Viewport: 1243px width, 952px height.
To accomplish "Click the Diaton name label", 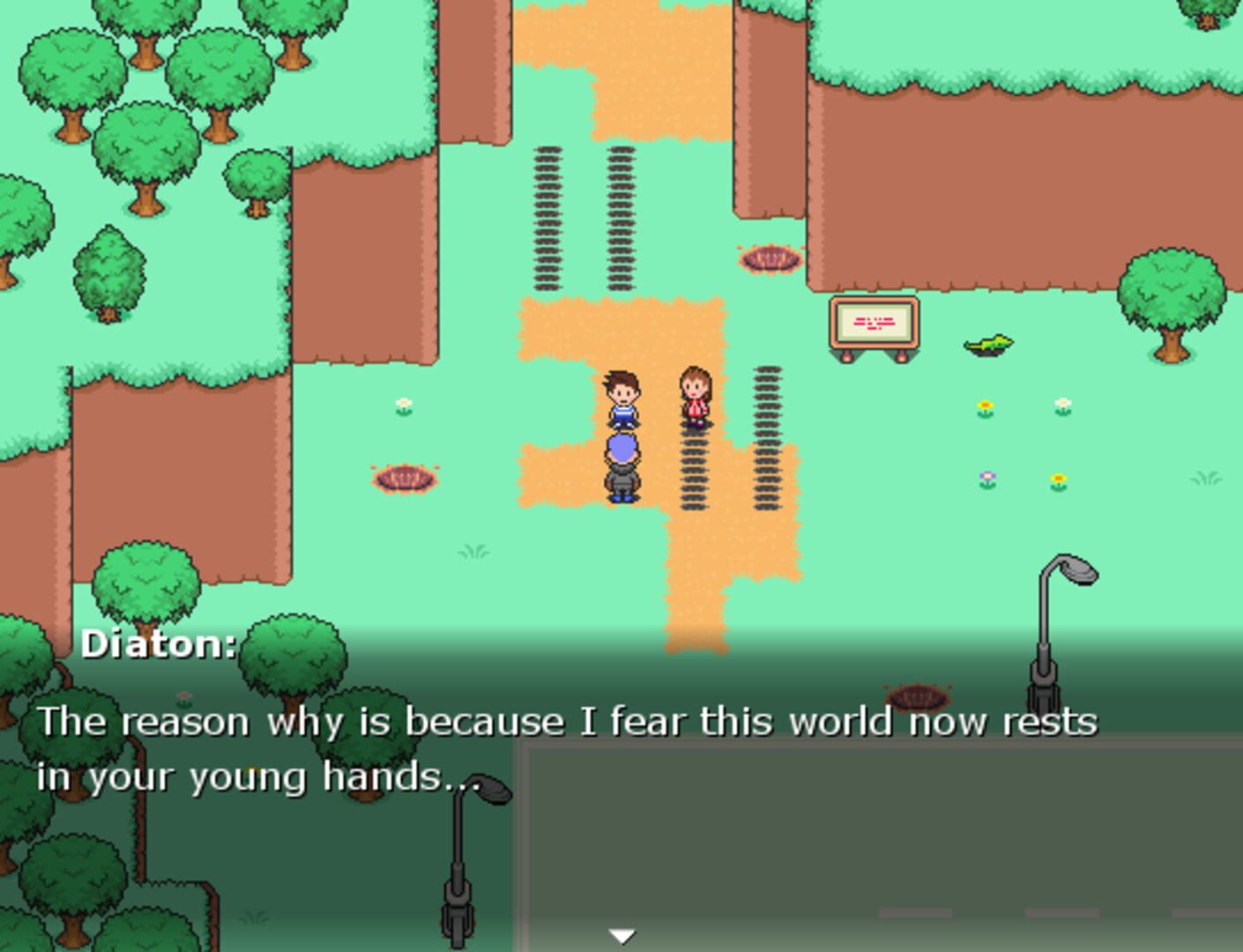I will (x=157, y=643).
